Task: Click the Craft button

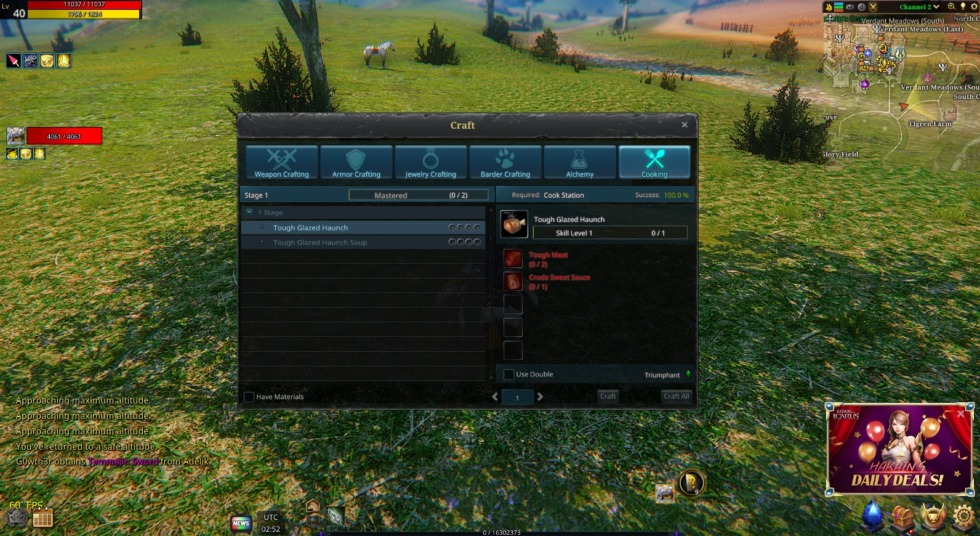Action: click(607, 397)
